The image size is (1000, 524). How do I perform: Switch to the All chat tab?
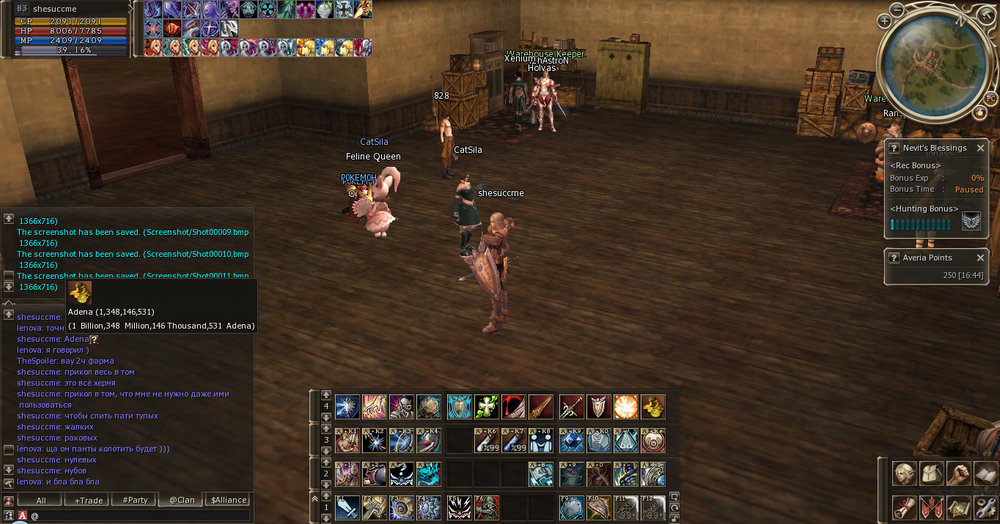pos(41,500)
